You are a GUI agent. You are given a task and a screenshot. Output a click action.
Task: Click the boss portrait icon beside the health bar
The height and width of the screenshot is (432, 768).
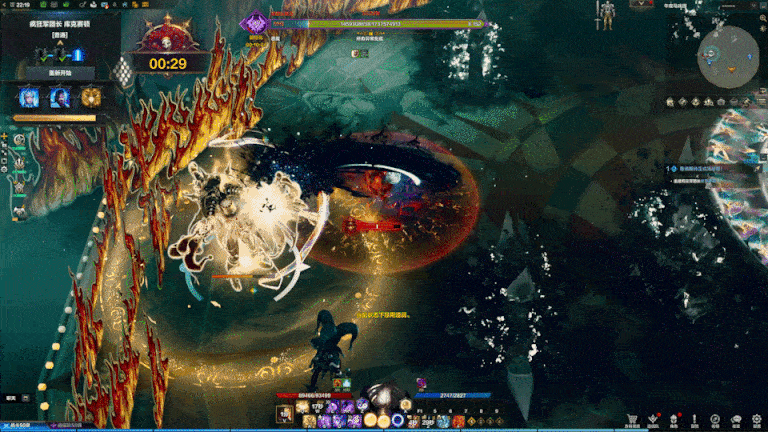(257, 21)
